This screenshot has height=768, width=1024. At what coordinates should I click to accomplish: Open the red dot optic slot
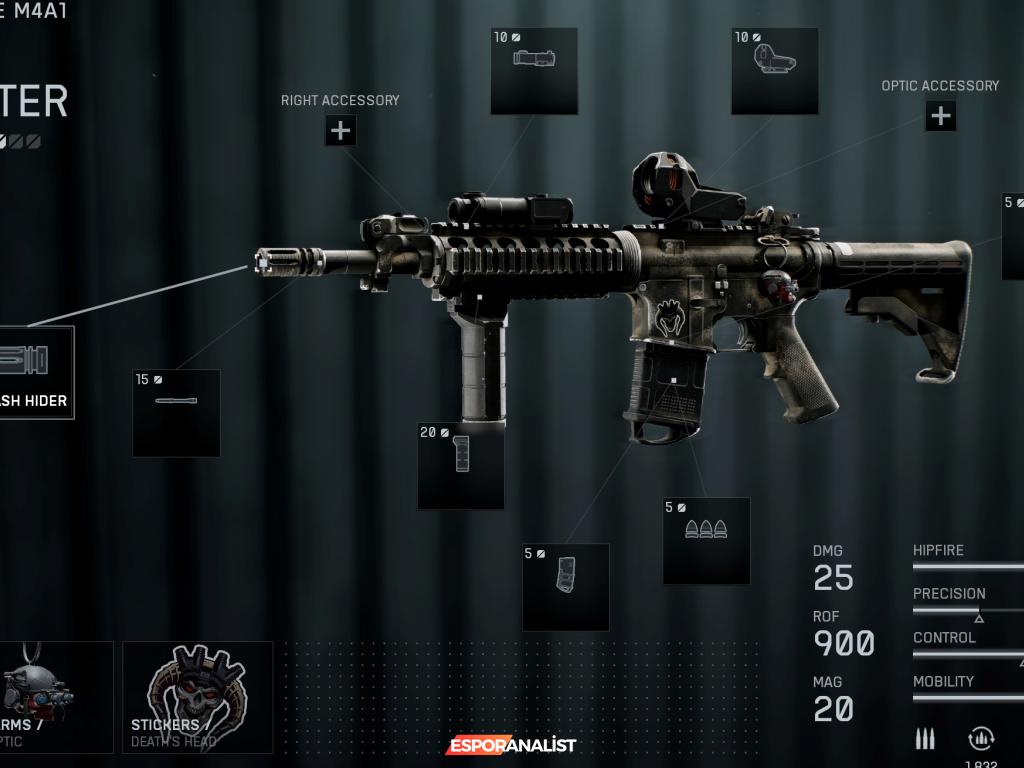coord(775,71)
